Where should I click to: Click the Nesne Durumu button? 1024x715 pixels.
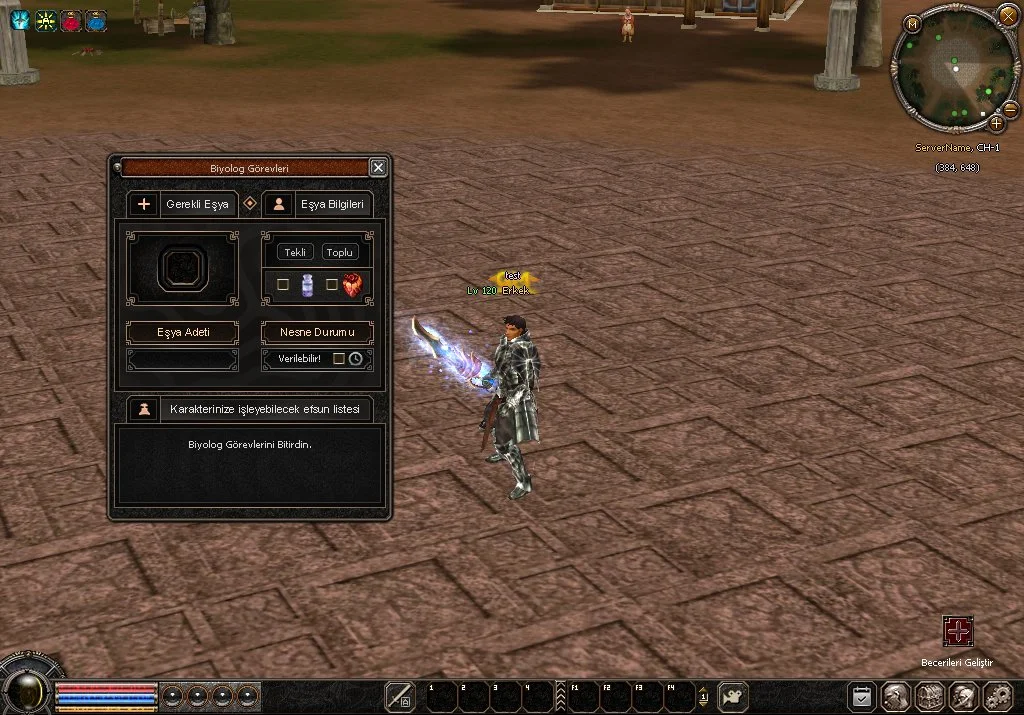click(317, 332)
